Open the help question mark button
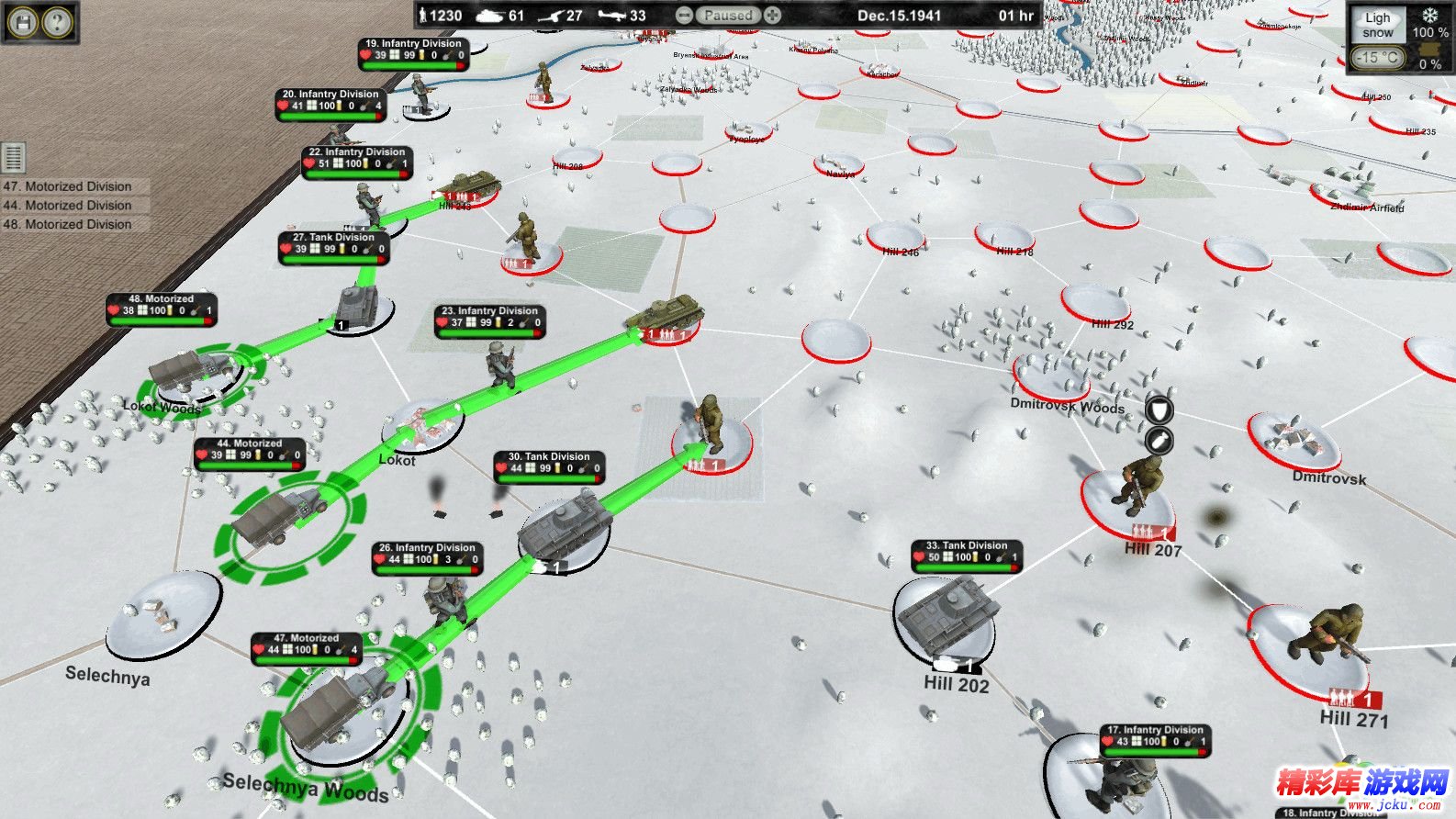The image size is (1456, 819). coord(57,21)
